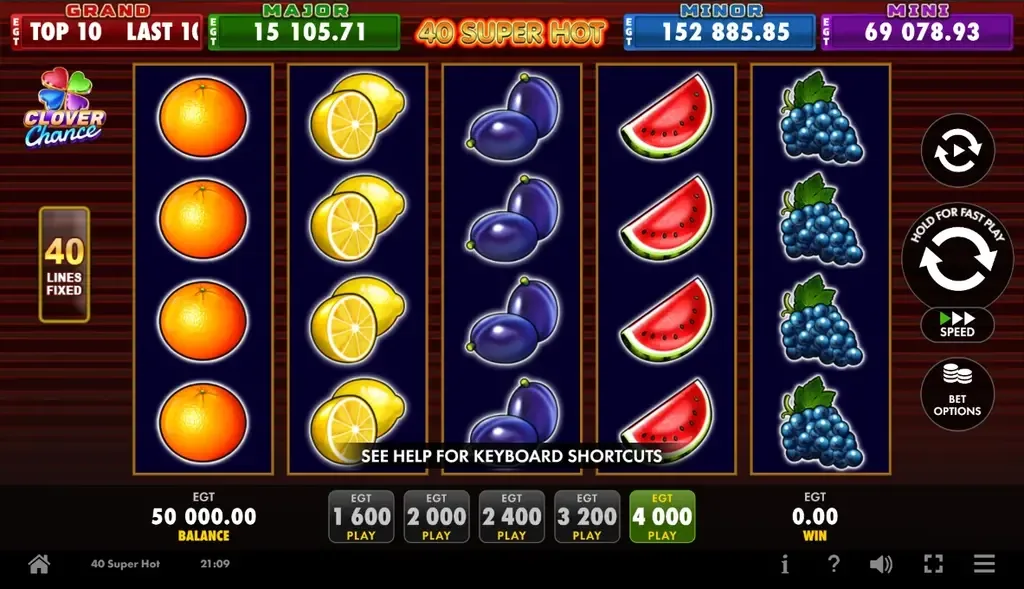Activate the autoplay button

957,151
